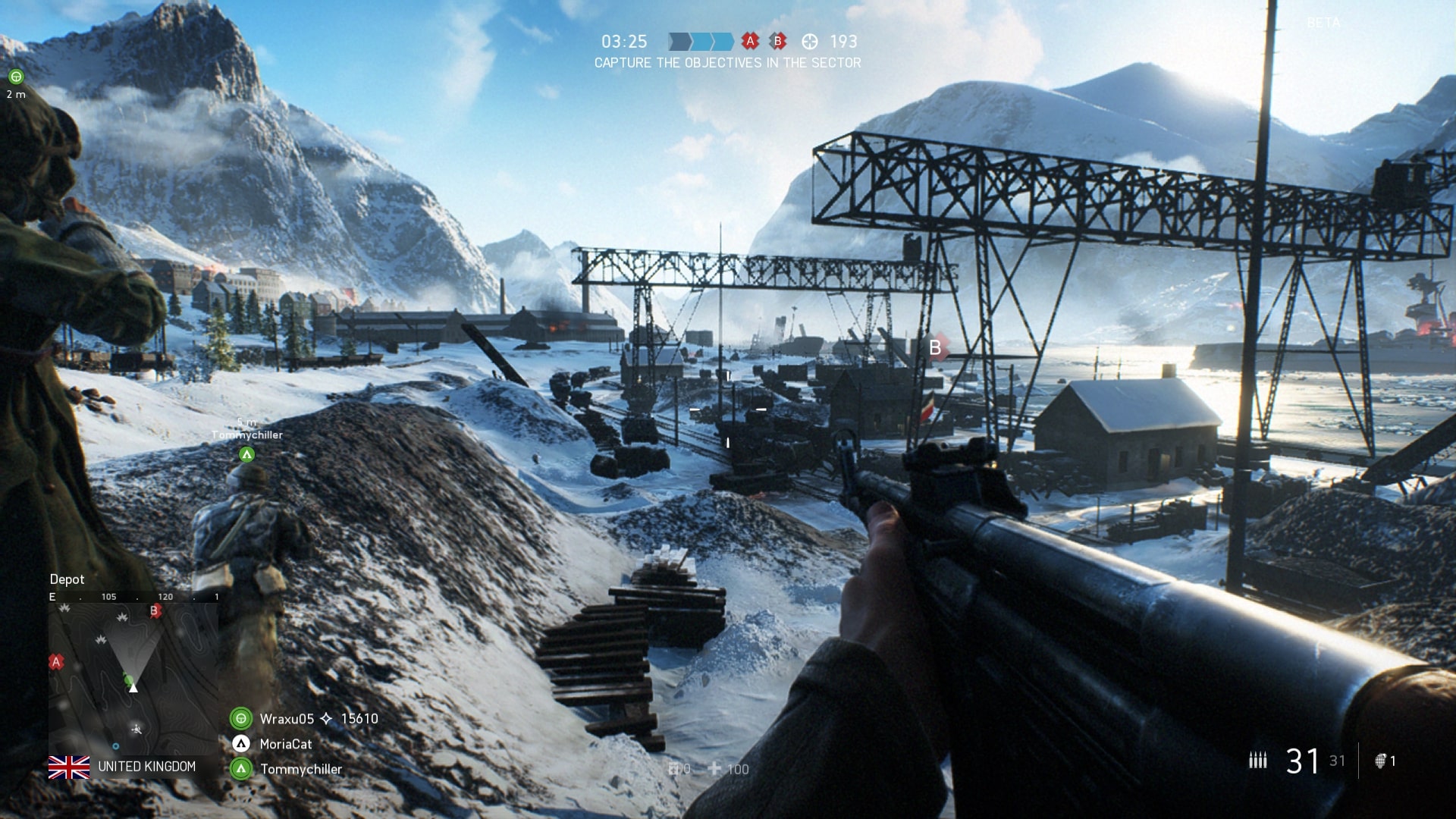Click Tommychiller's nametag icon above soldier
Viewport: 1456px width, 819px height.
coord(246,454)
